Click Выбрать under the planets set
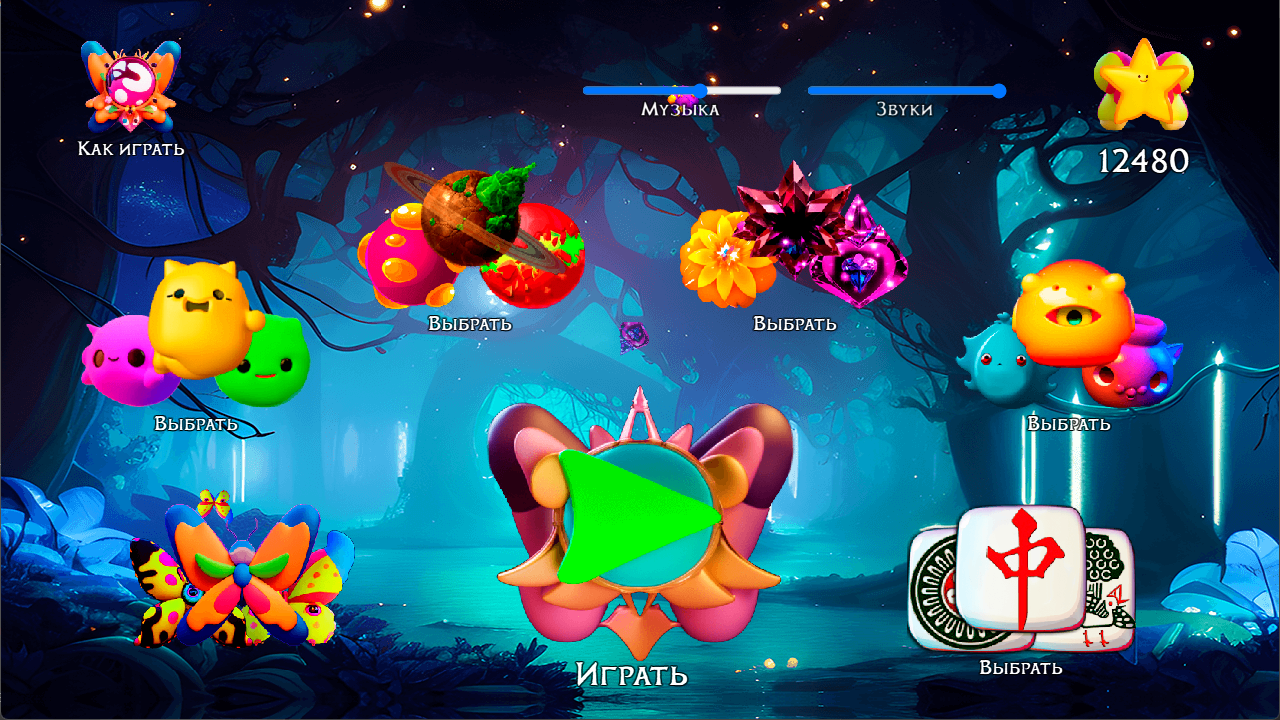 point(469,323)
